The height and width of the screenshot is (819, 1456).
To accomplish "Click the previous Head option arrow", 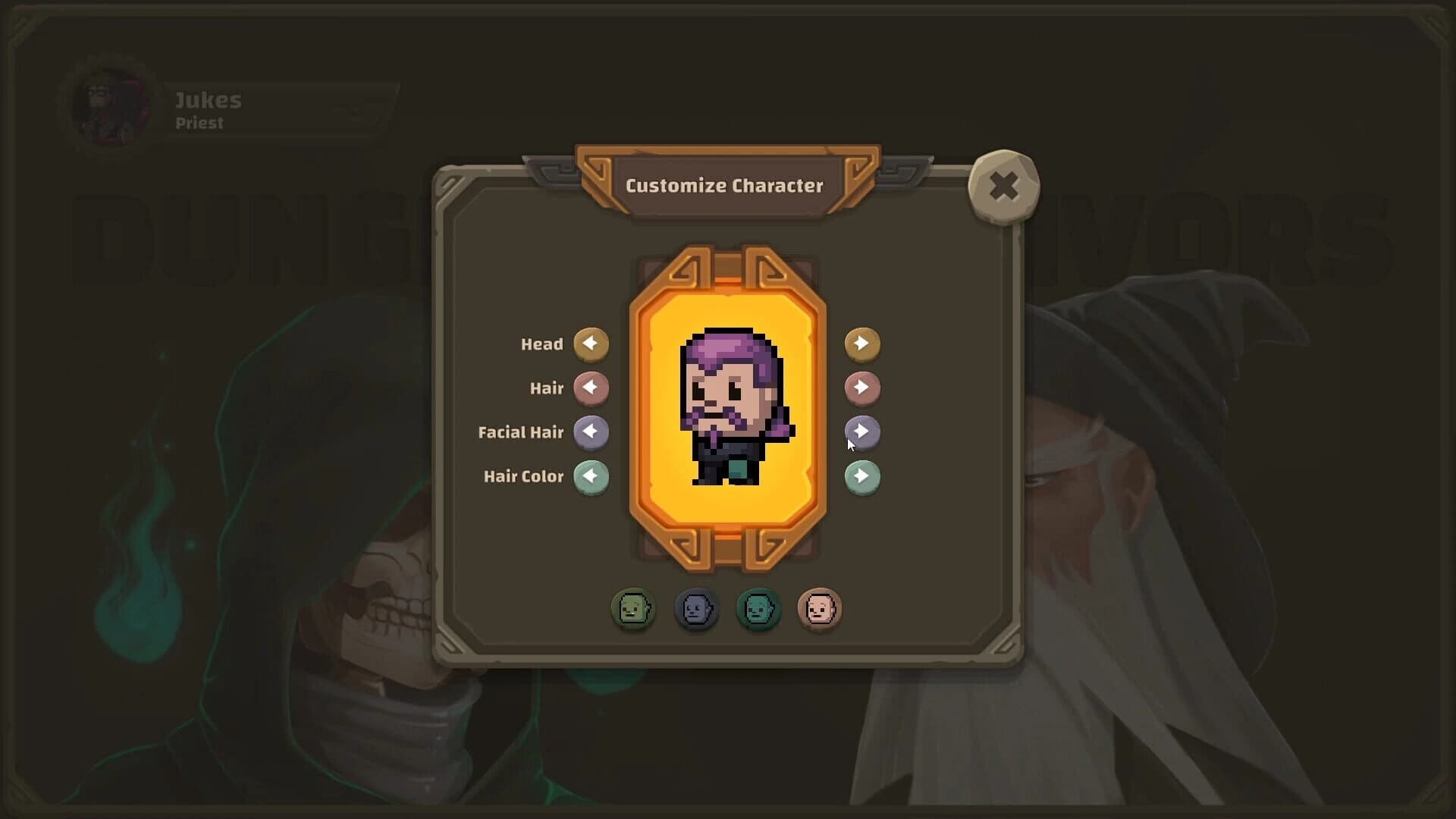I will point(591,344).
